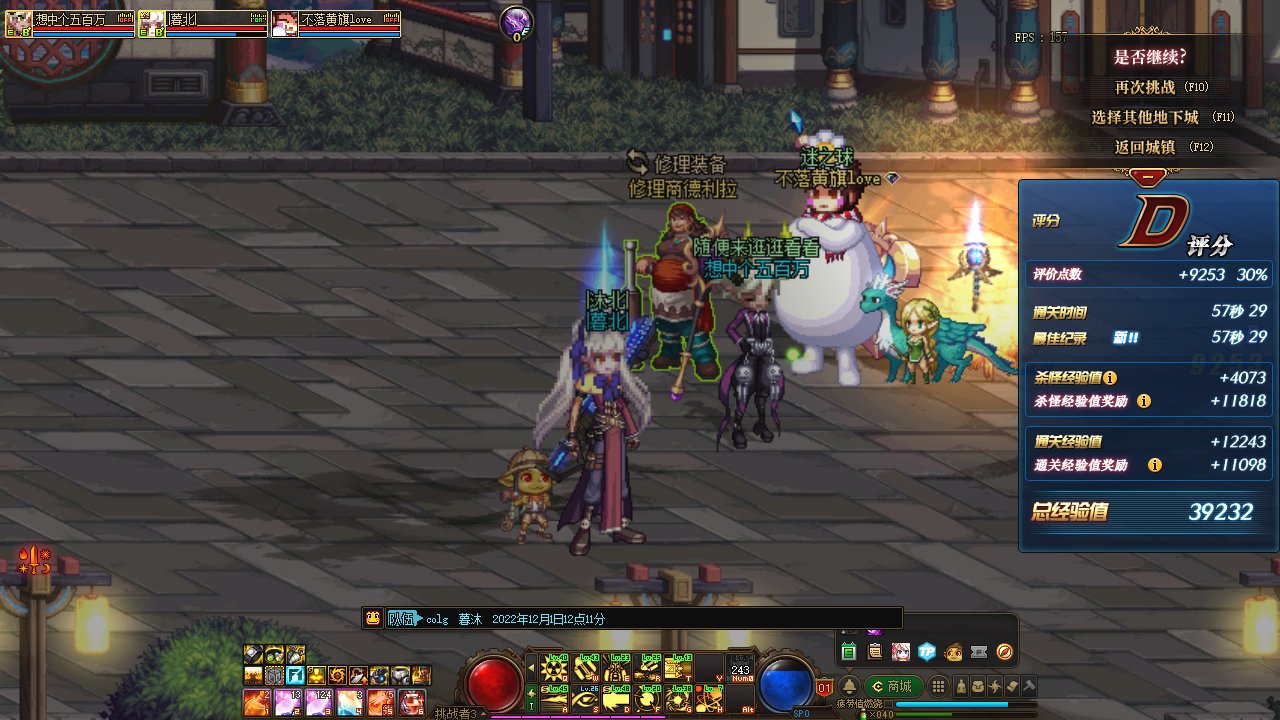
Task: Open the orange compass icon
Action: 1005,652
